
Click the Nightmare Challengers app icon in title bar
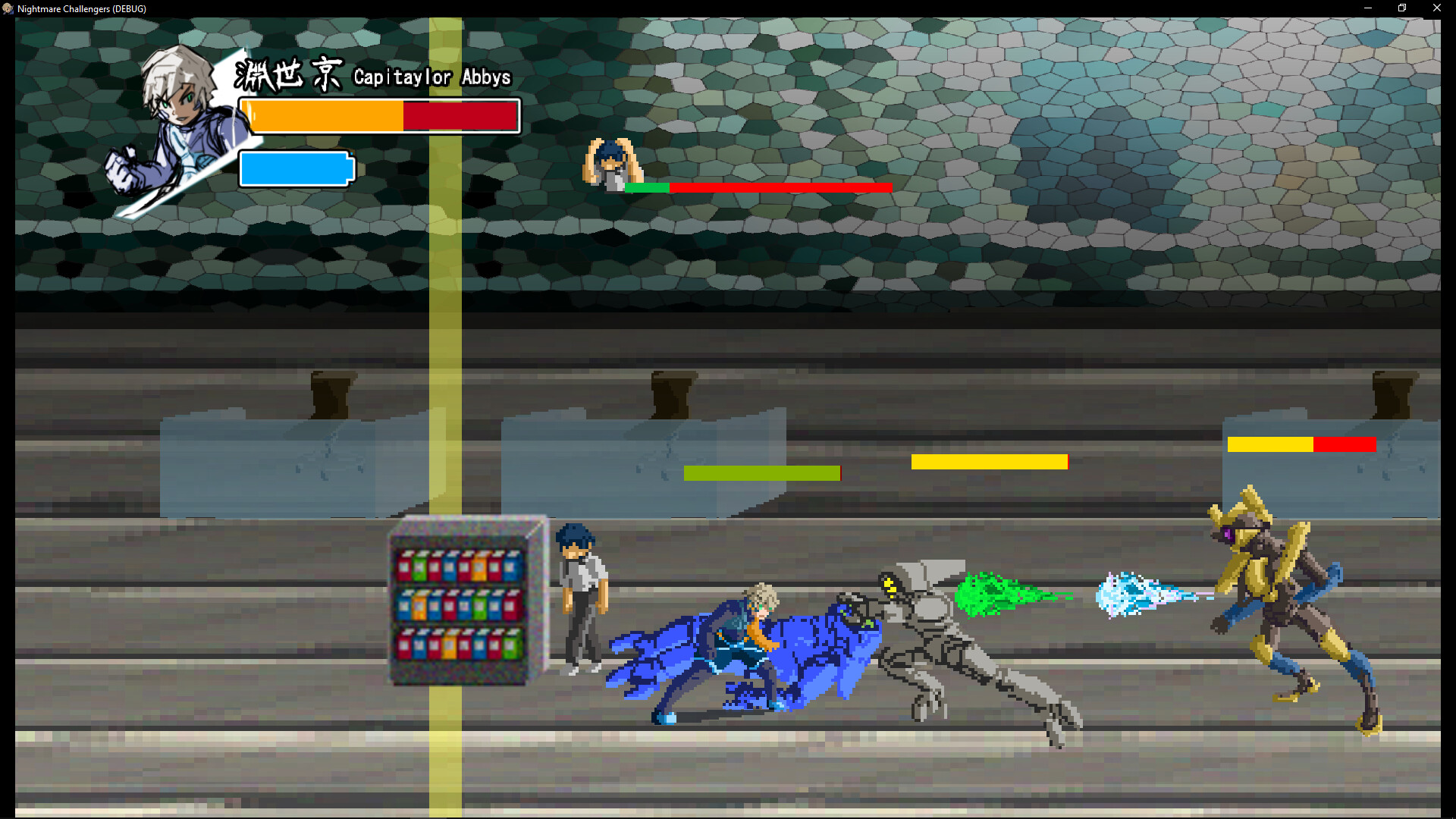click(8, 8)
